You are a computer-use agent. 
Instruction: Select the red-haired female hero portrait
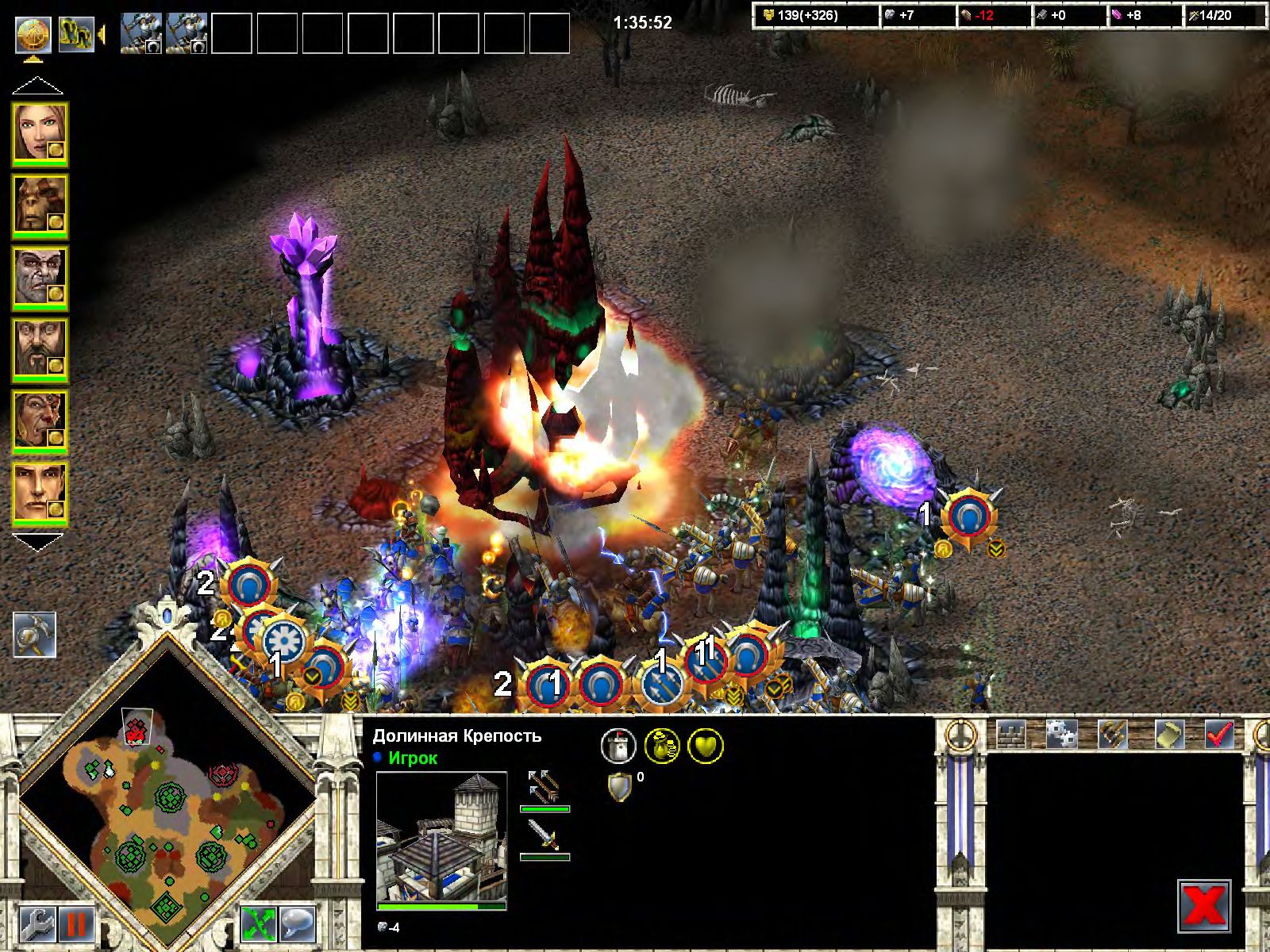(39, 133)
